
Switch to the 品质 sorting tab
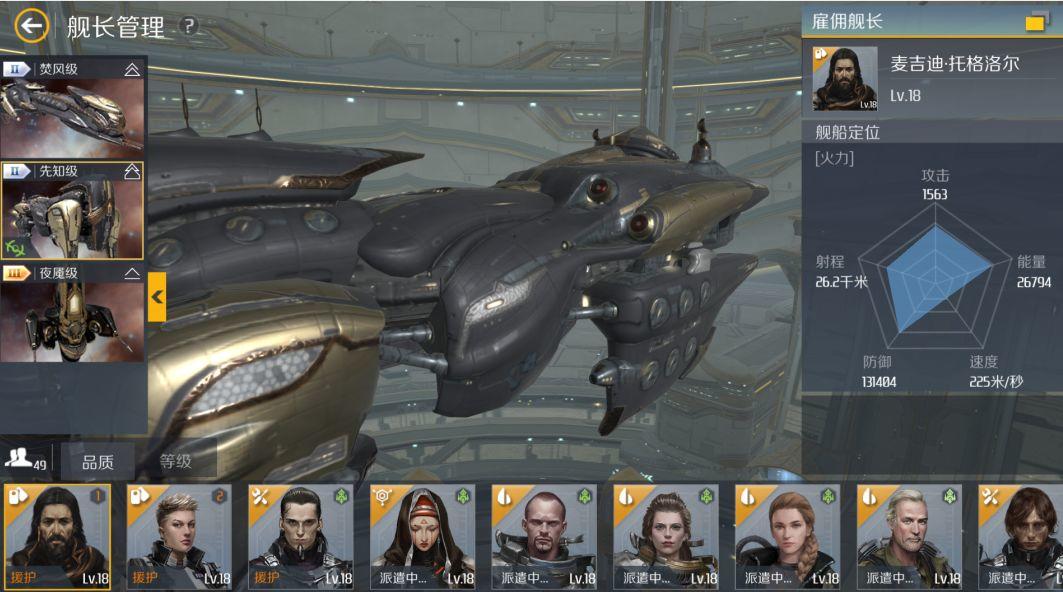tap(97, 461)
